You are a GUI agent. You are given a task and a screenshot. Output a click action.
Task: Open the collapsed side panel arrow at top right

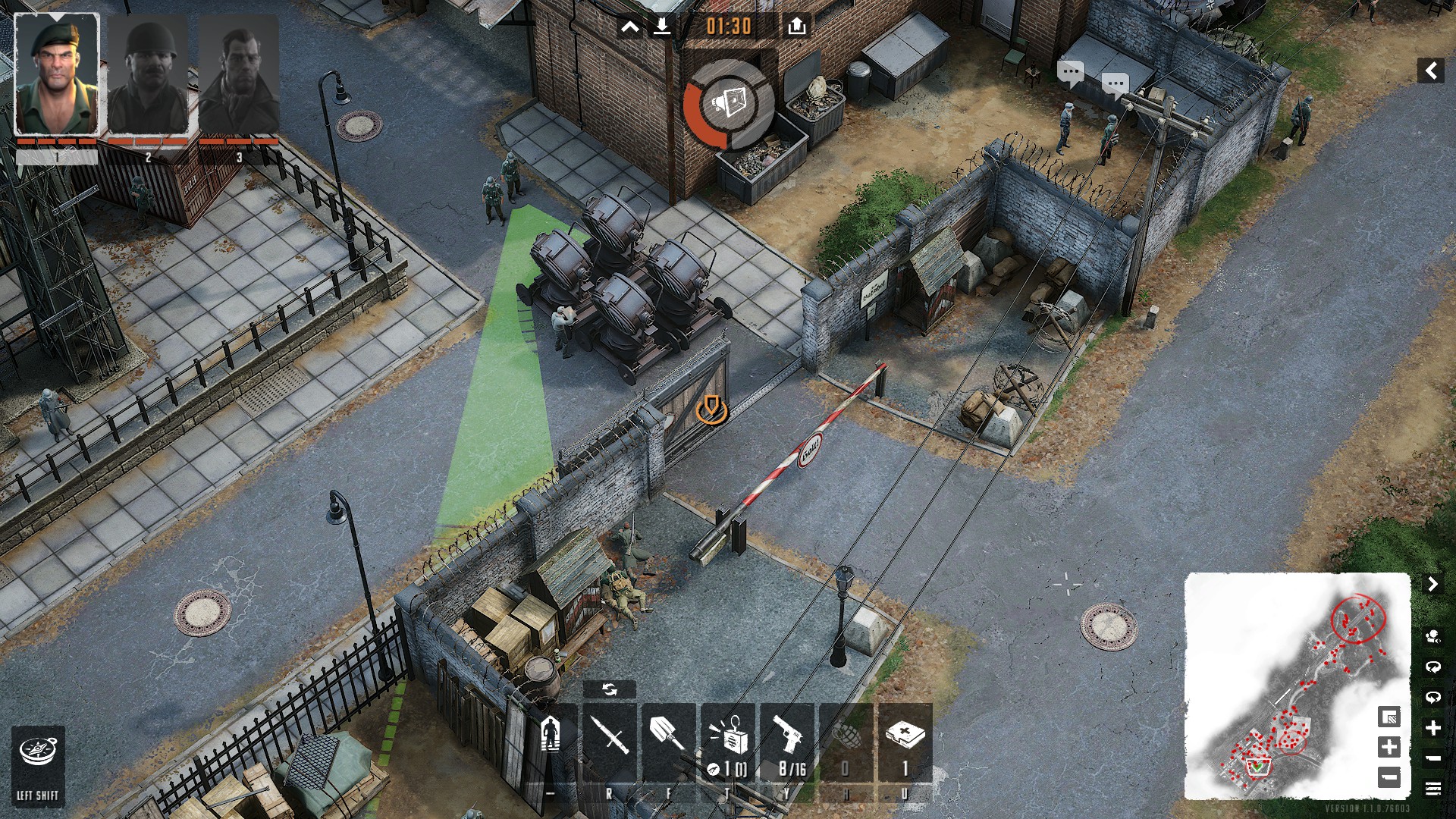click(x=1430, y=71)
